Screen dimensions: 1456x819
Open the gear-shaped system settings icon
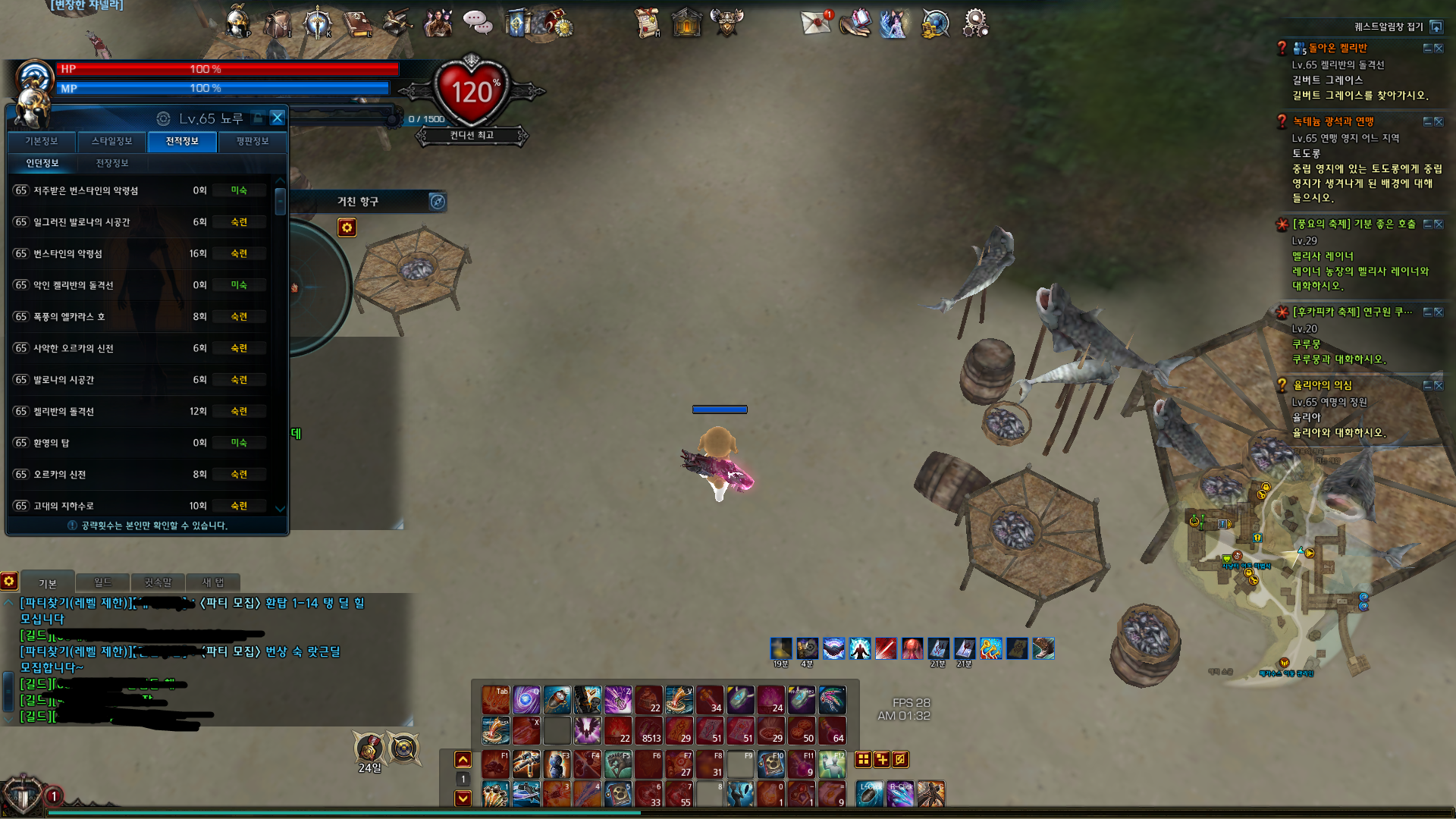[x=975, y=23]
